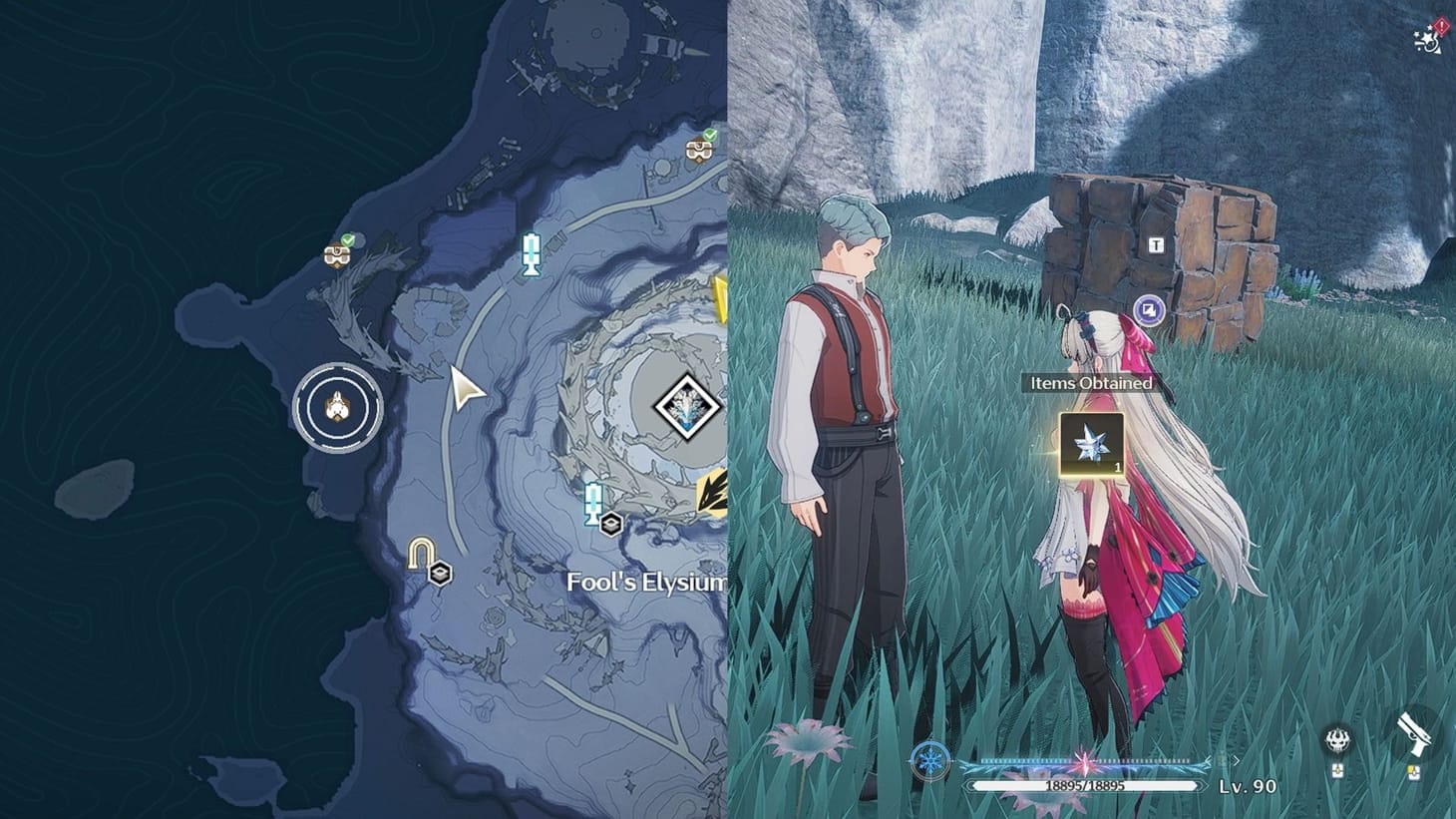
Task: Select the circular monster nest marker on the map
Action: (339, 407)
